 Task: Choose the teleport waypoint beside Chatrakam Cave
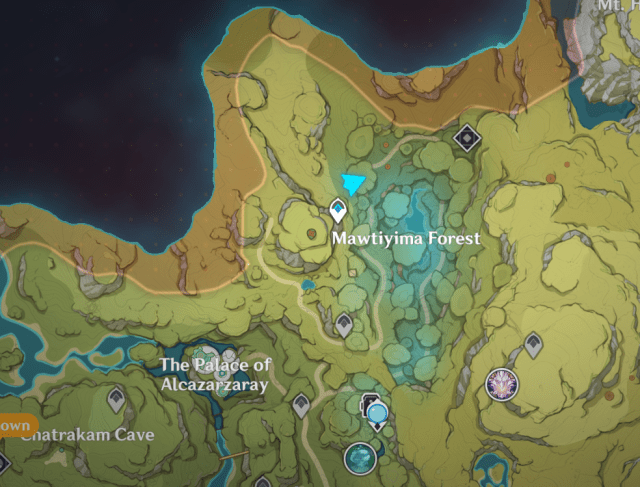coord(117,400)
